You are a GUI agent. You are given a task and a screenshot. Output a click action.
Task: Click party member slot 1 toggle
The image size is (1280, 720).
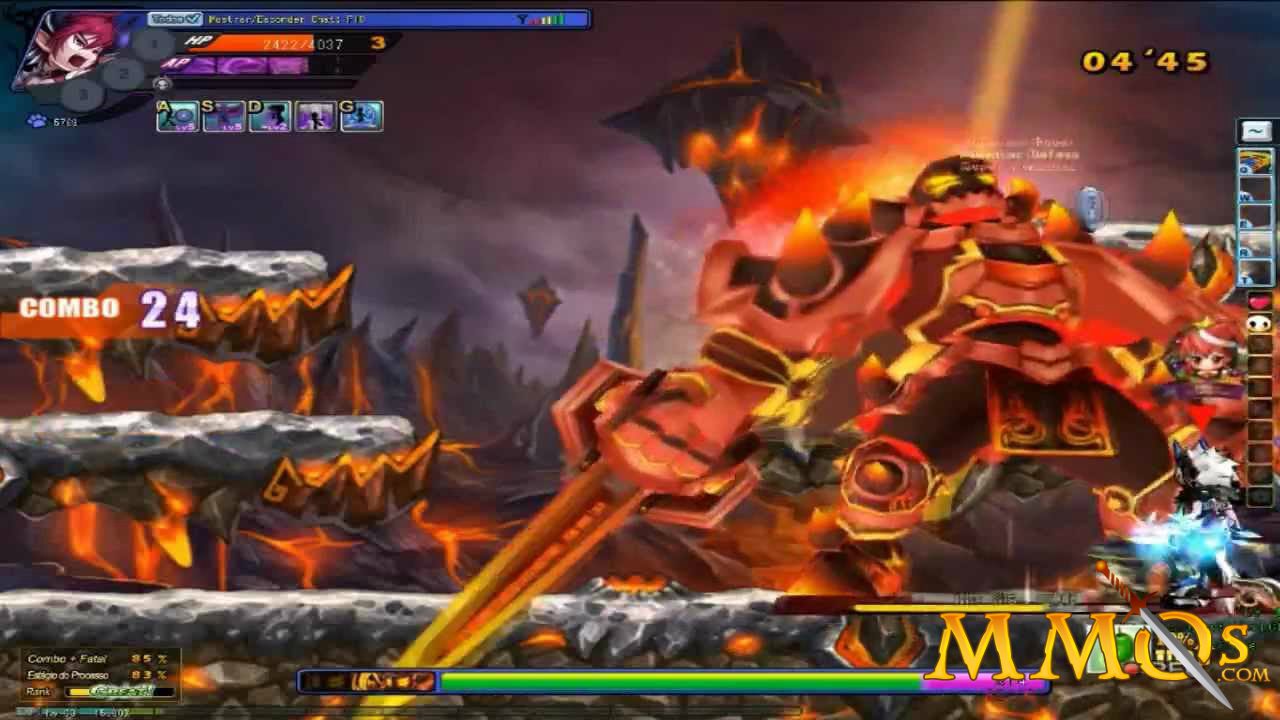(152, 42)
